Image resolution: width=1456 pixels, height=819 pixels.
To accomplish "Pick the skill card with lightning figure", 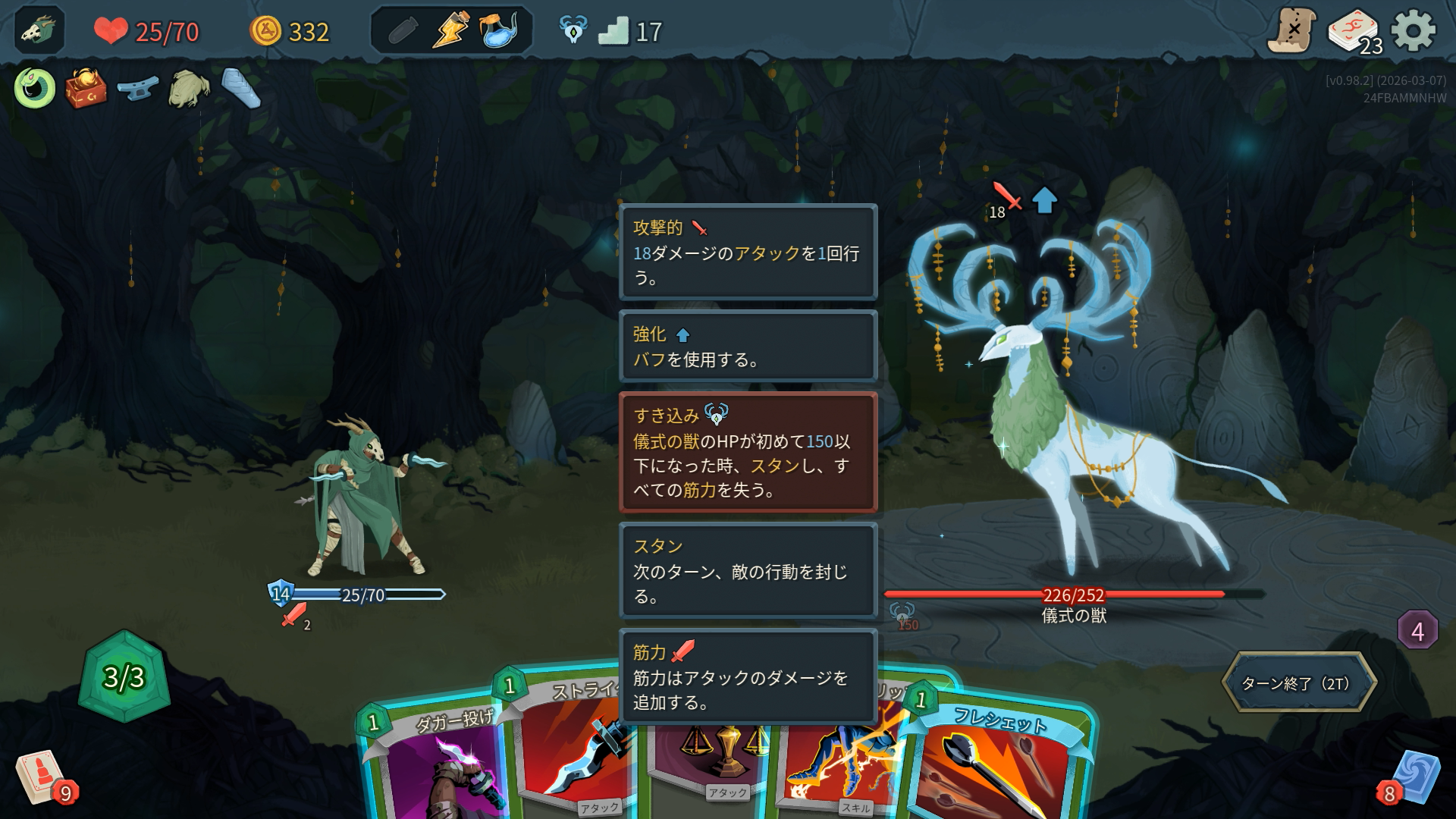I will pos(842,766).
